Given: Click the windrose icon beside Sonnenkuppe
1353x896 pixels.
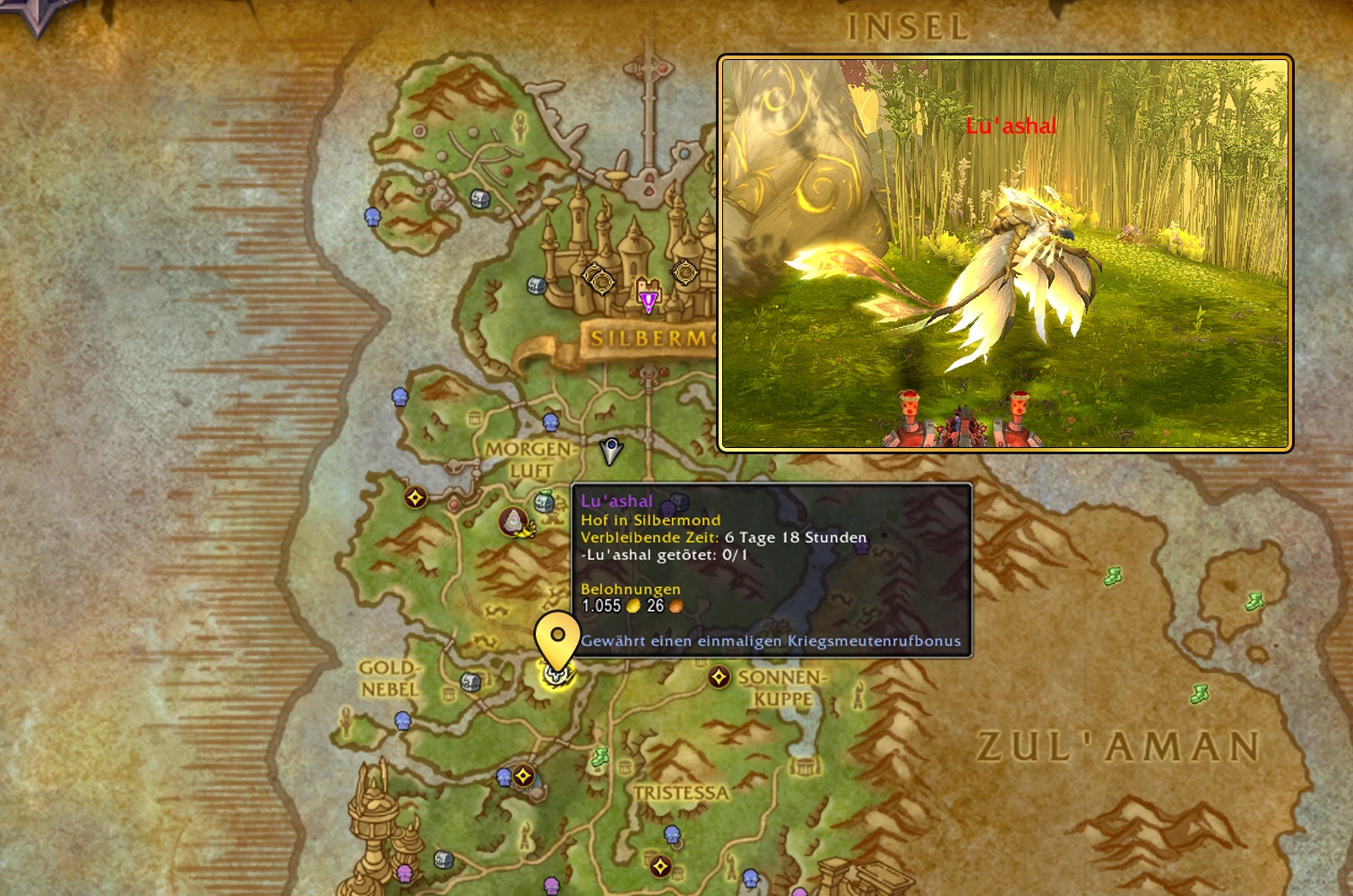Looking at the screenshot, I should pyautogui.click(x=719, y=678).
